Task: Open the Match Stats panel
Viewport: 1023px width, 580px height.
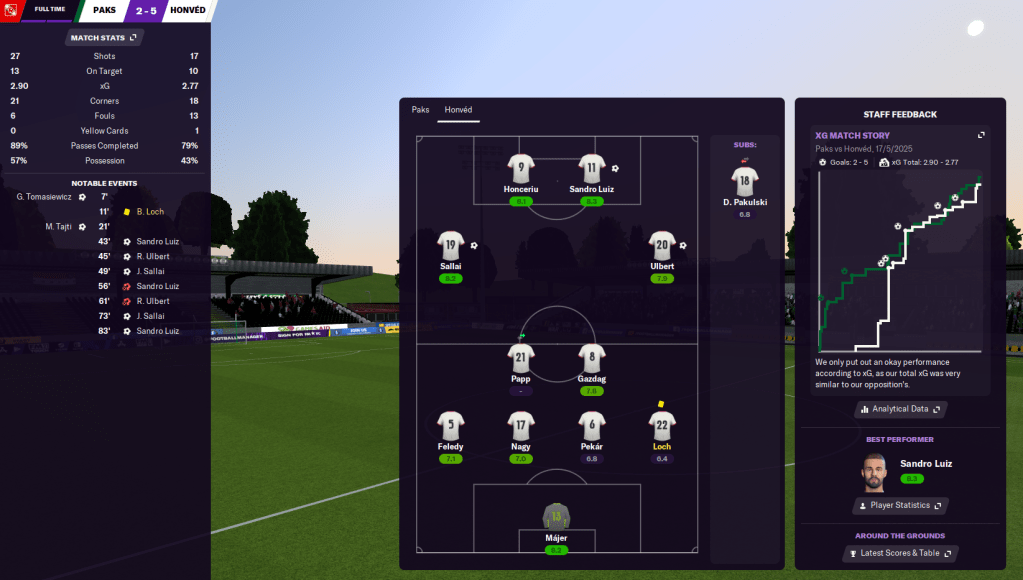Action: (x=104, y=37)
